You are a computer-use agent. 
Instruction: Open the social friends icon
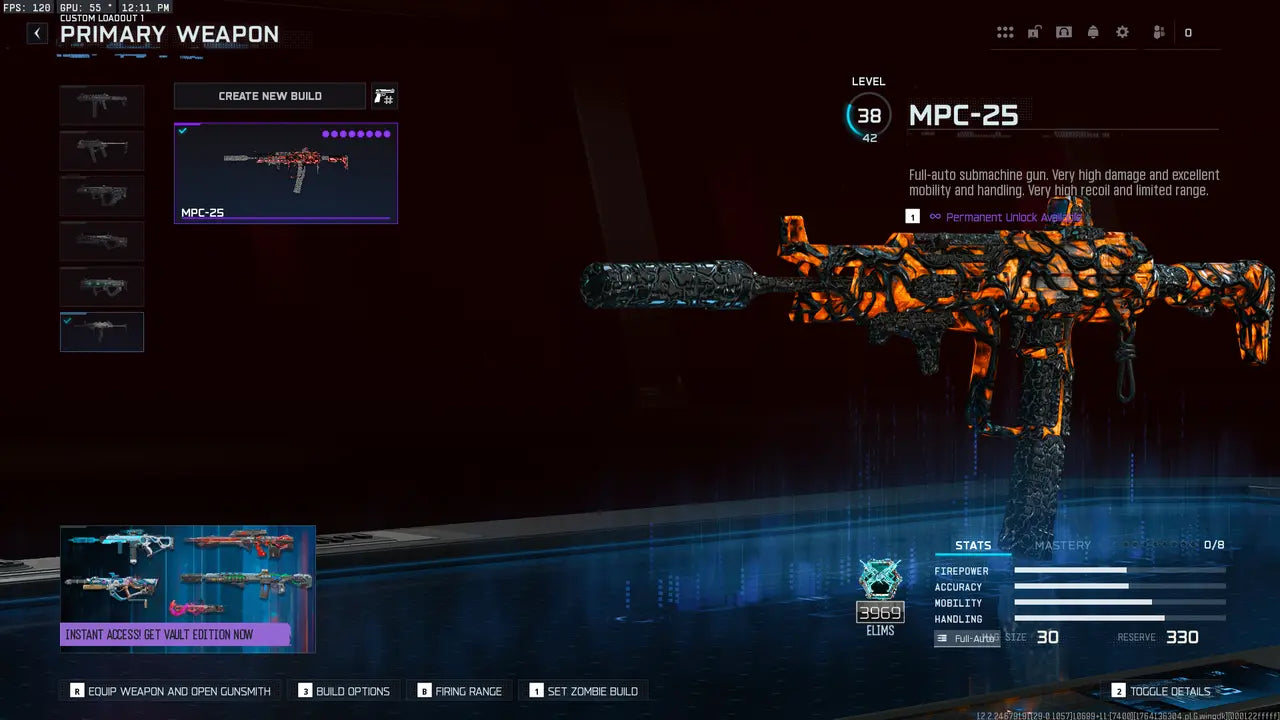(1157, 31)
